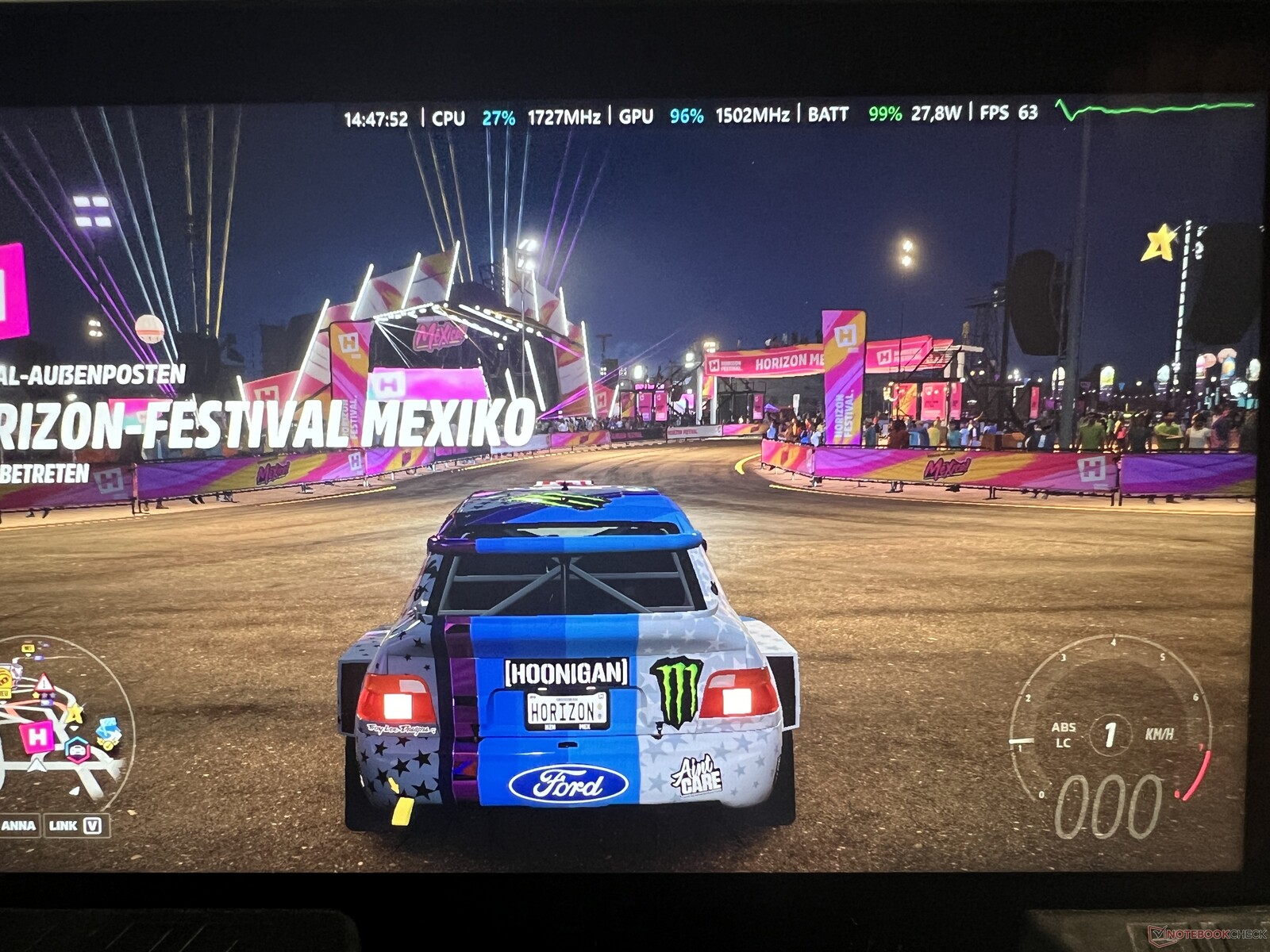Screen dimensions: 1270x952
Task: Click the yellow star marker on minimap
Action: tap(74, 714)
